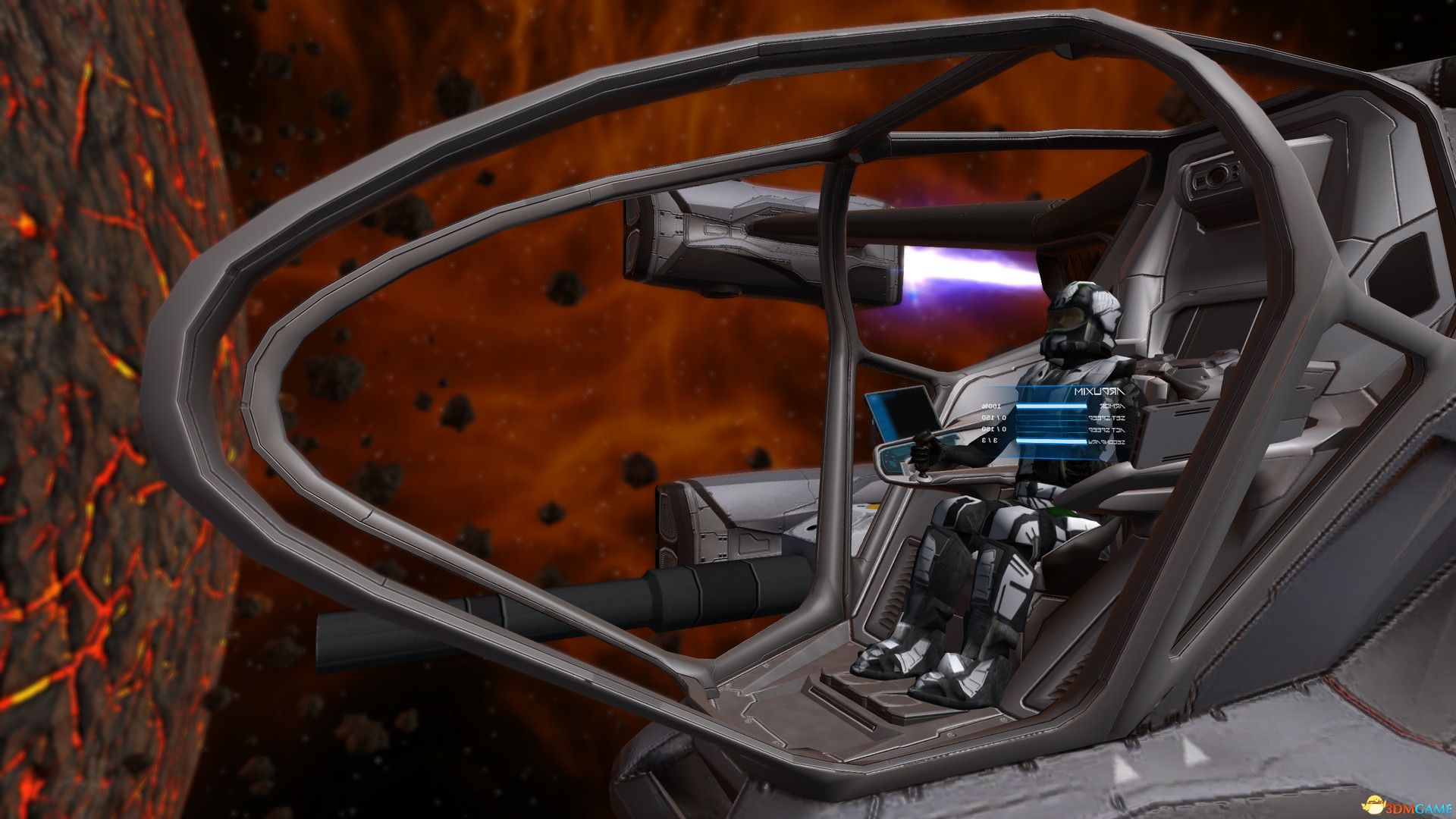Screen dimensions: 1456x819
Task: Select the ARDUXIM title on the HUD
Action: (x=1100, y=391)
